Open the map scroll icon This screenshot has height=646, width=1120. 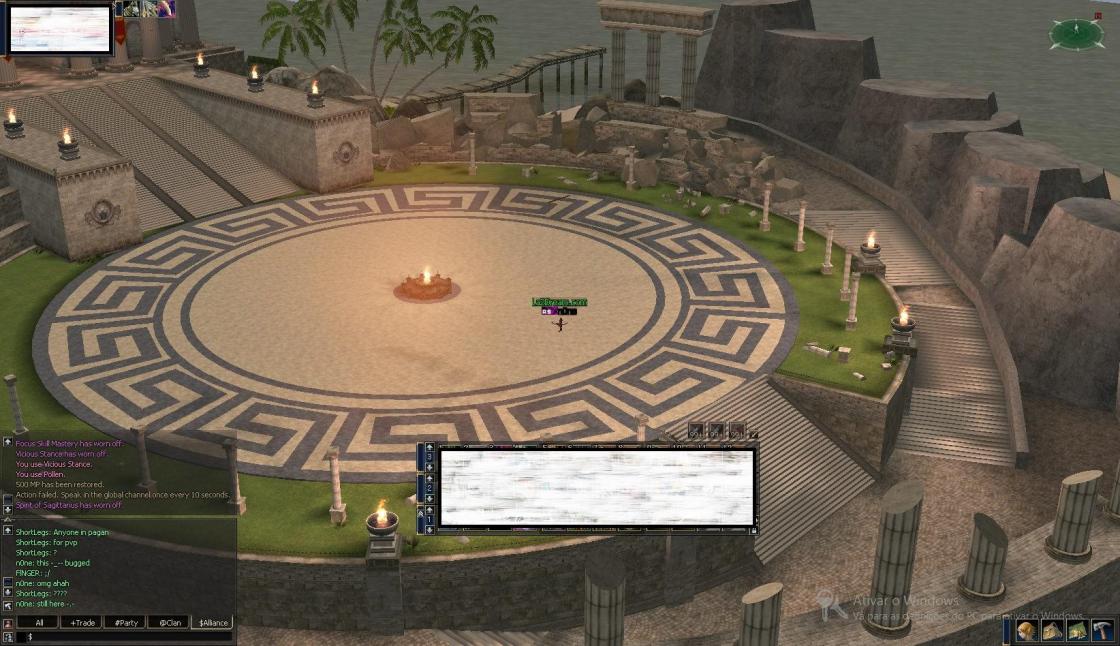1077,630
